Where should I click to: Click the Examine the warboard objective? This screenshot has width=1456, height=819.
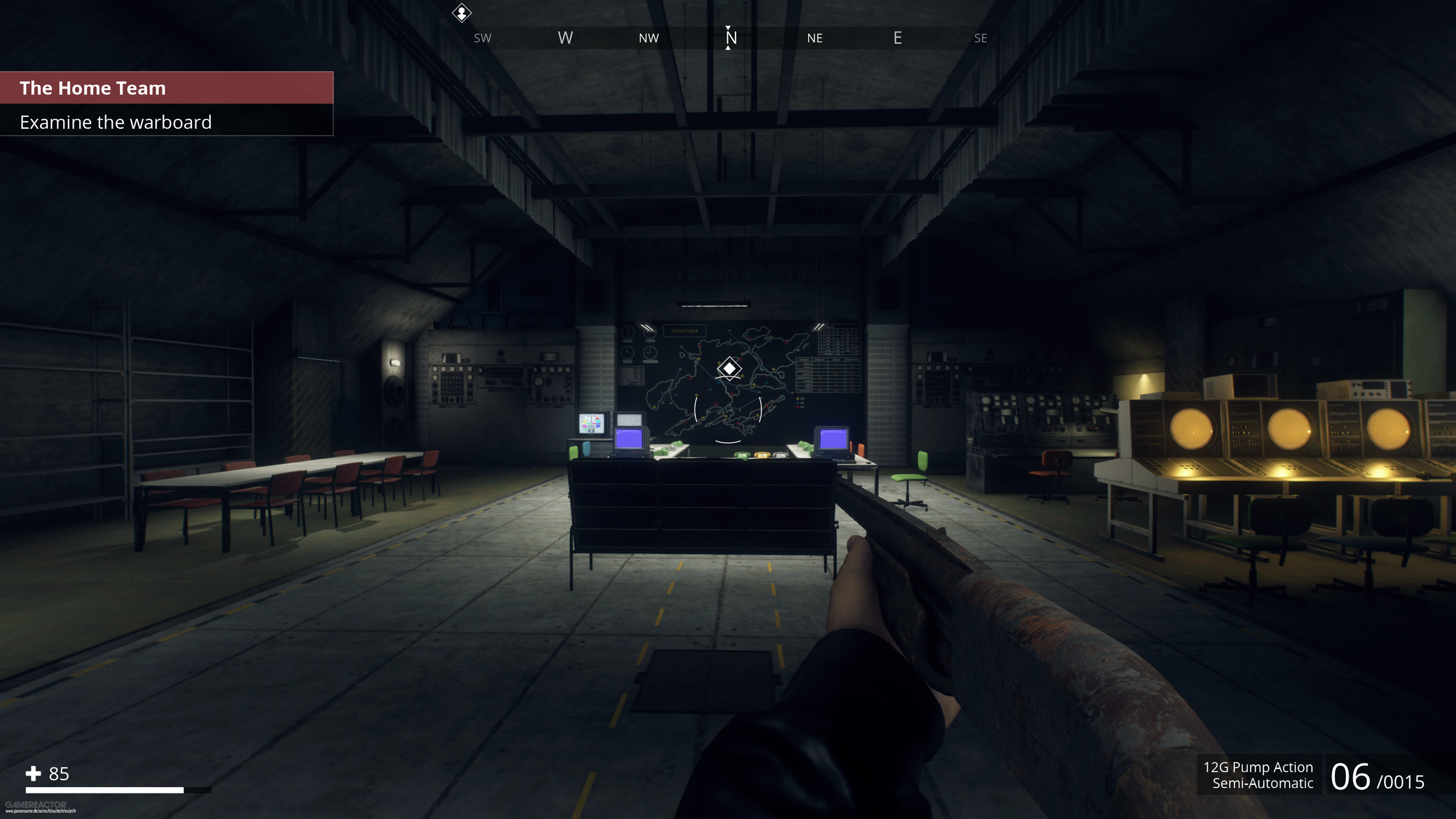click(x=116, y=122)
